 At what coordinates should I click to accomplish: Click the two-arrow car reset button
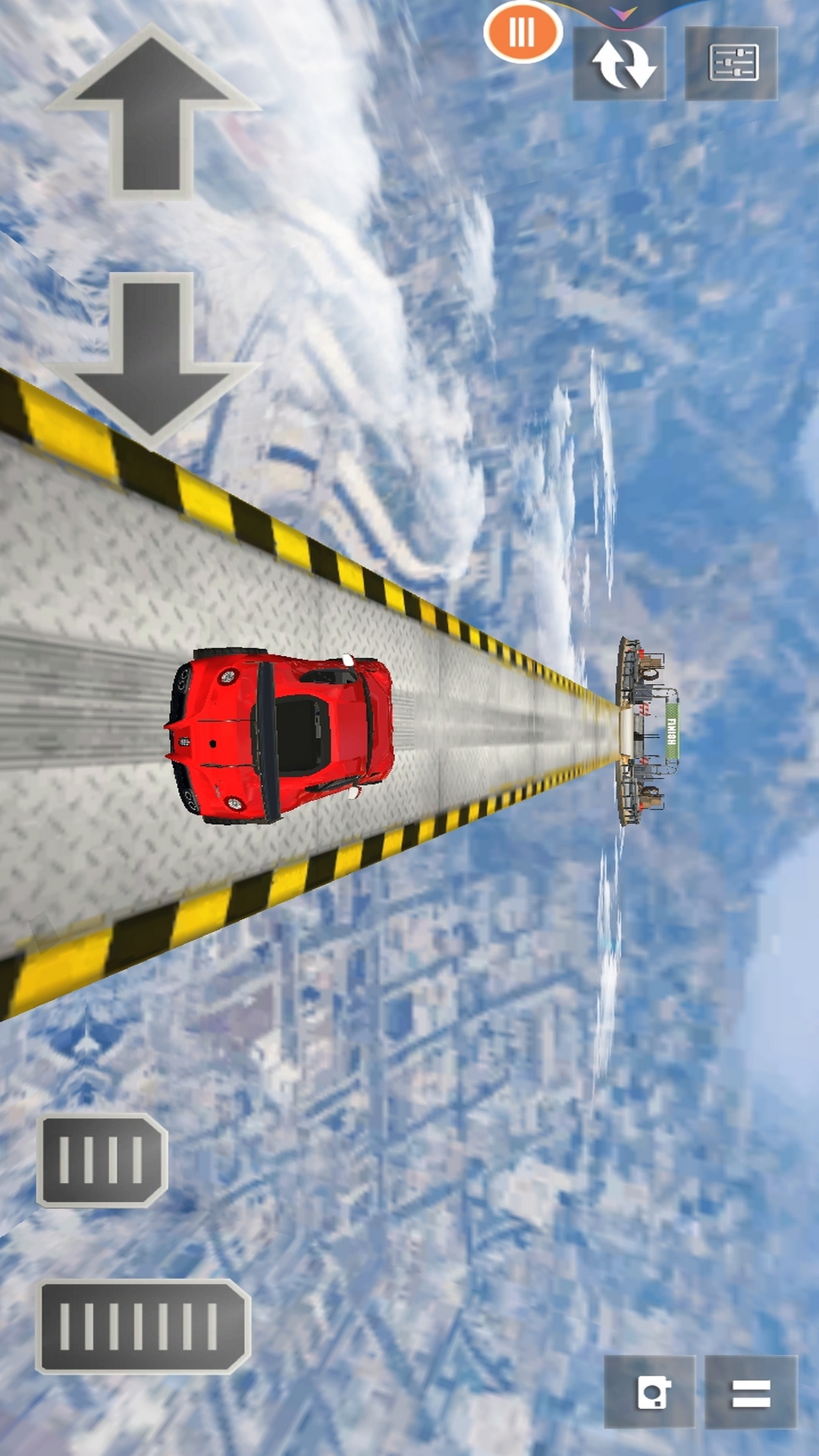coord(620,64)
